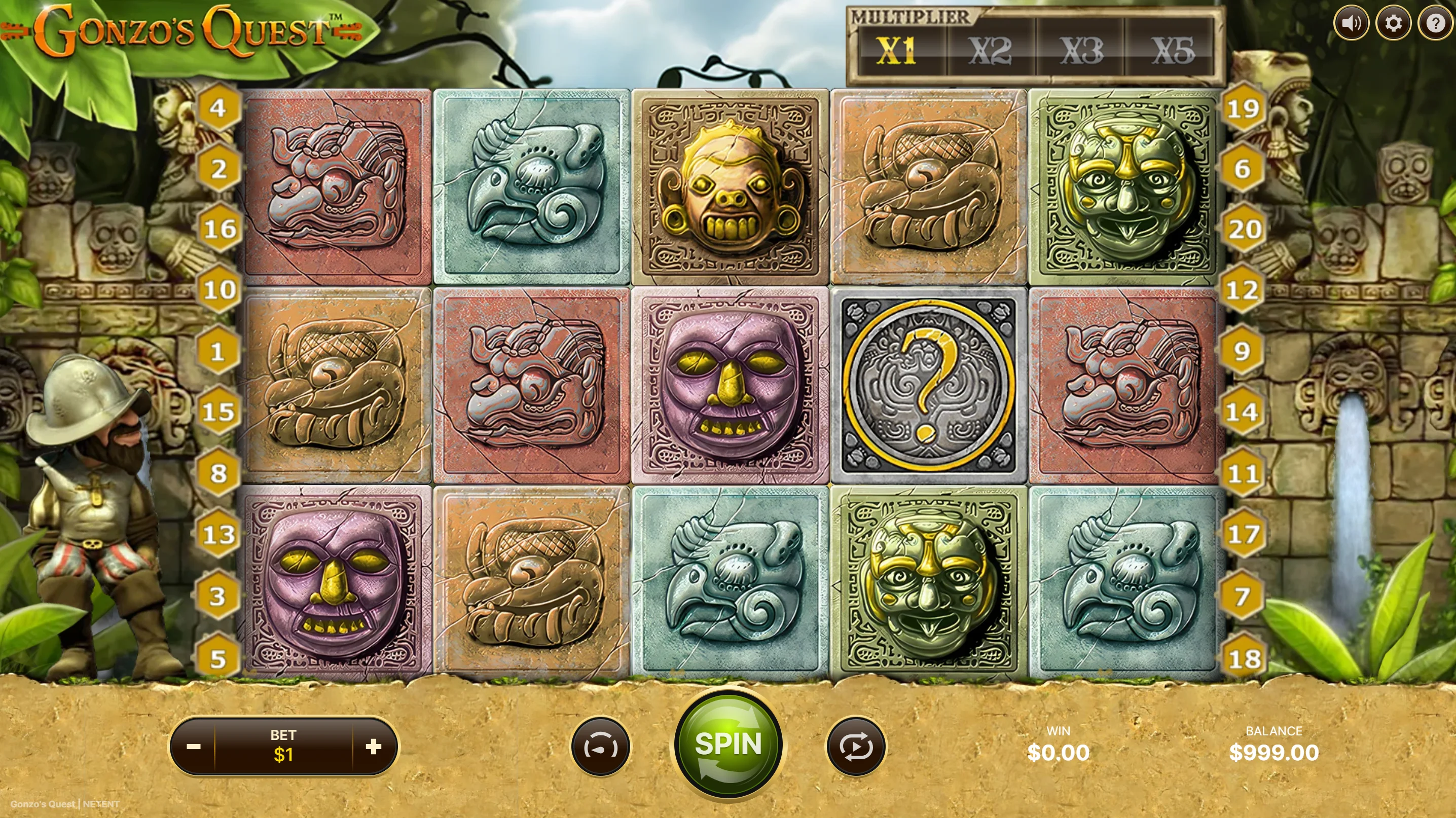Open the help question mark button
This screenshot has width=1456, height=818.
click(1435, 23)
